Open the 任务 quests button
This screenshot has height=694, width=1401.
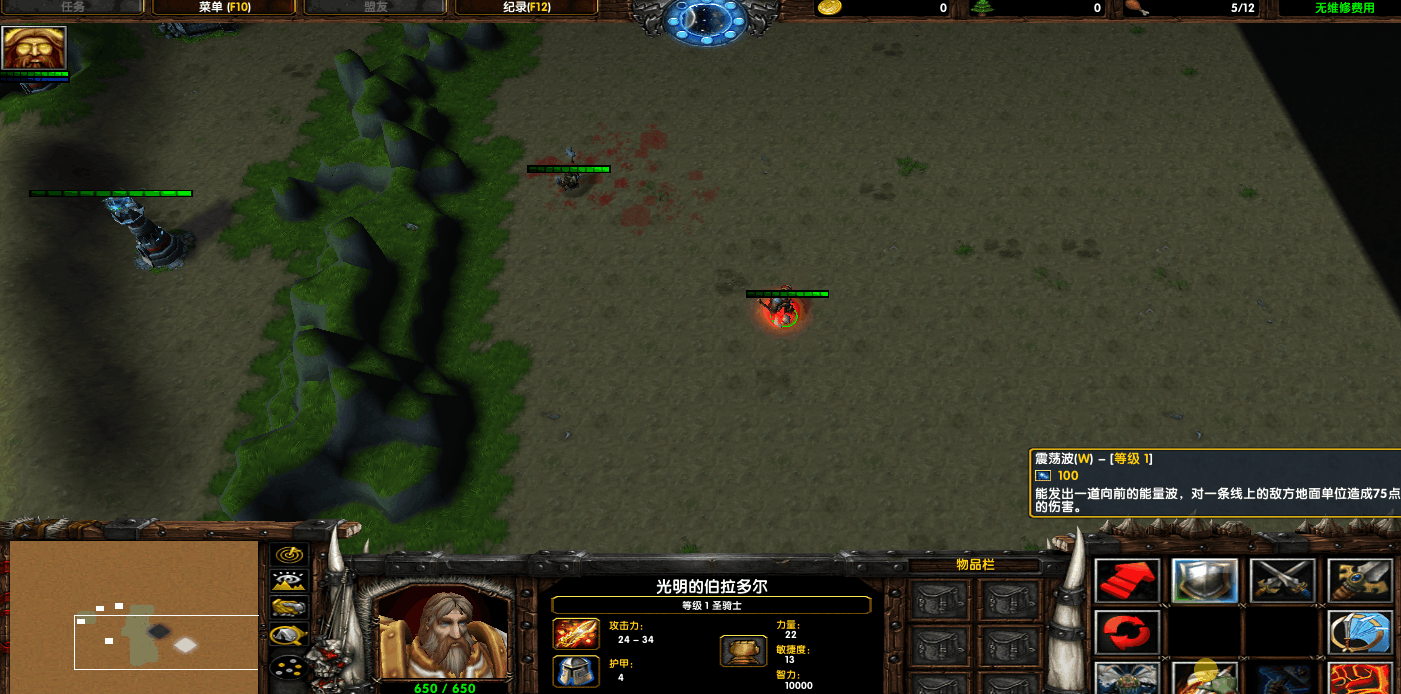[x=73, y=8]
